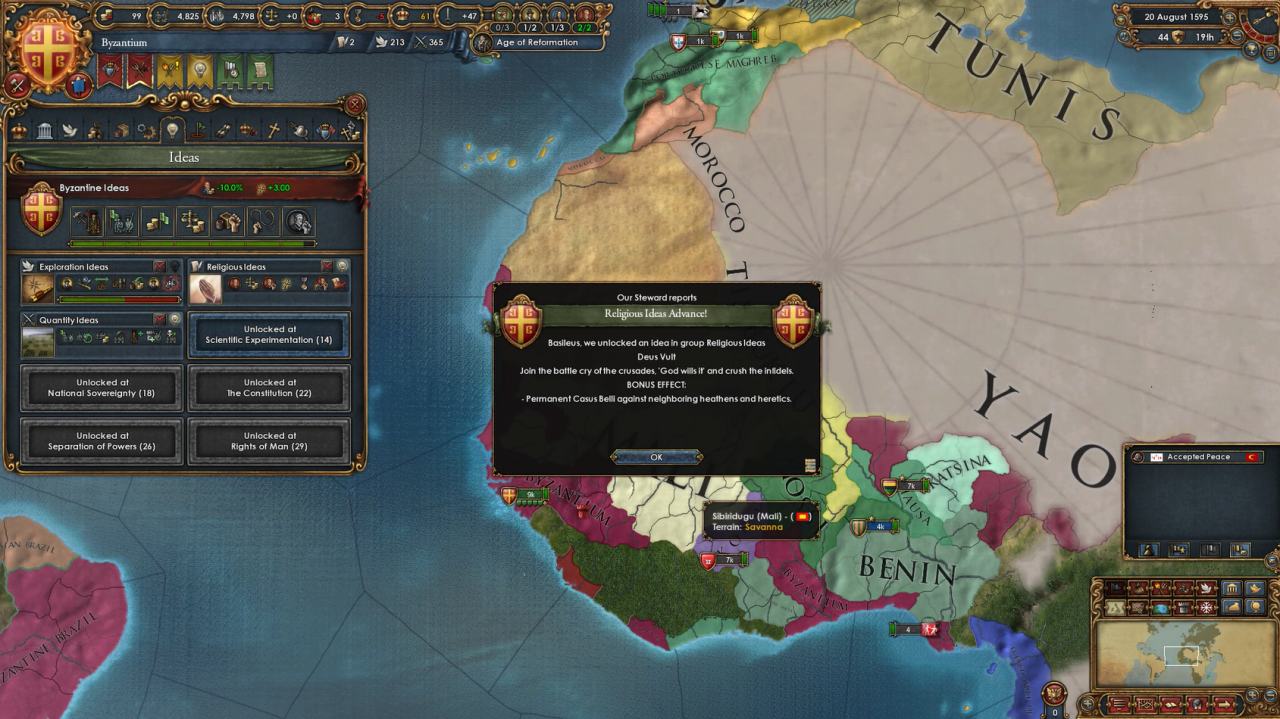Click the locked Scientific Experimentation (14) idea slot
The width and height of the screenshot is (1280, 719).
pos(269,335)
